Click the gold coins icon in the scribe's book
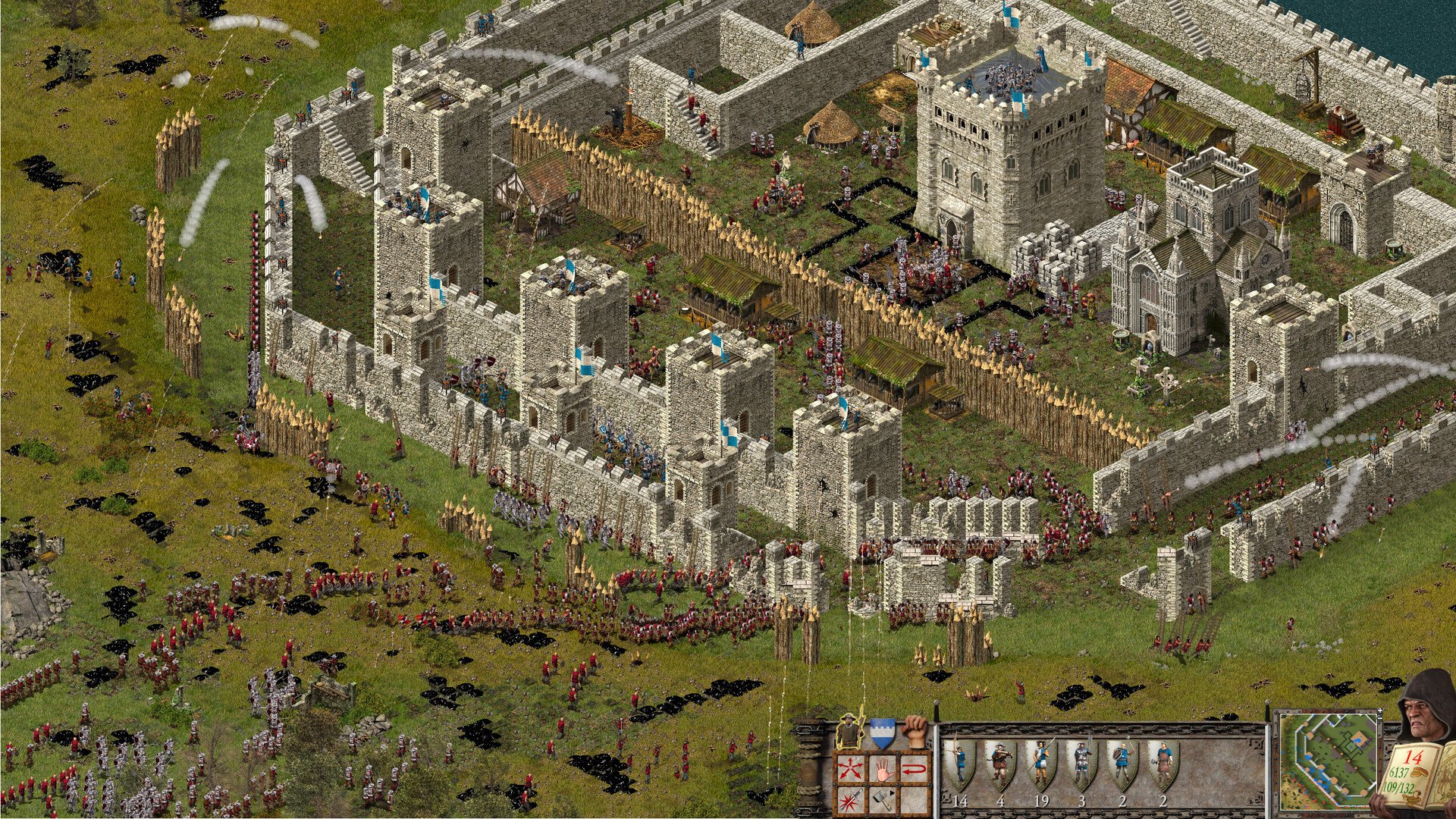 click(1419, 773)
